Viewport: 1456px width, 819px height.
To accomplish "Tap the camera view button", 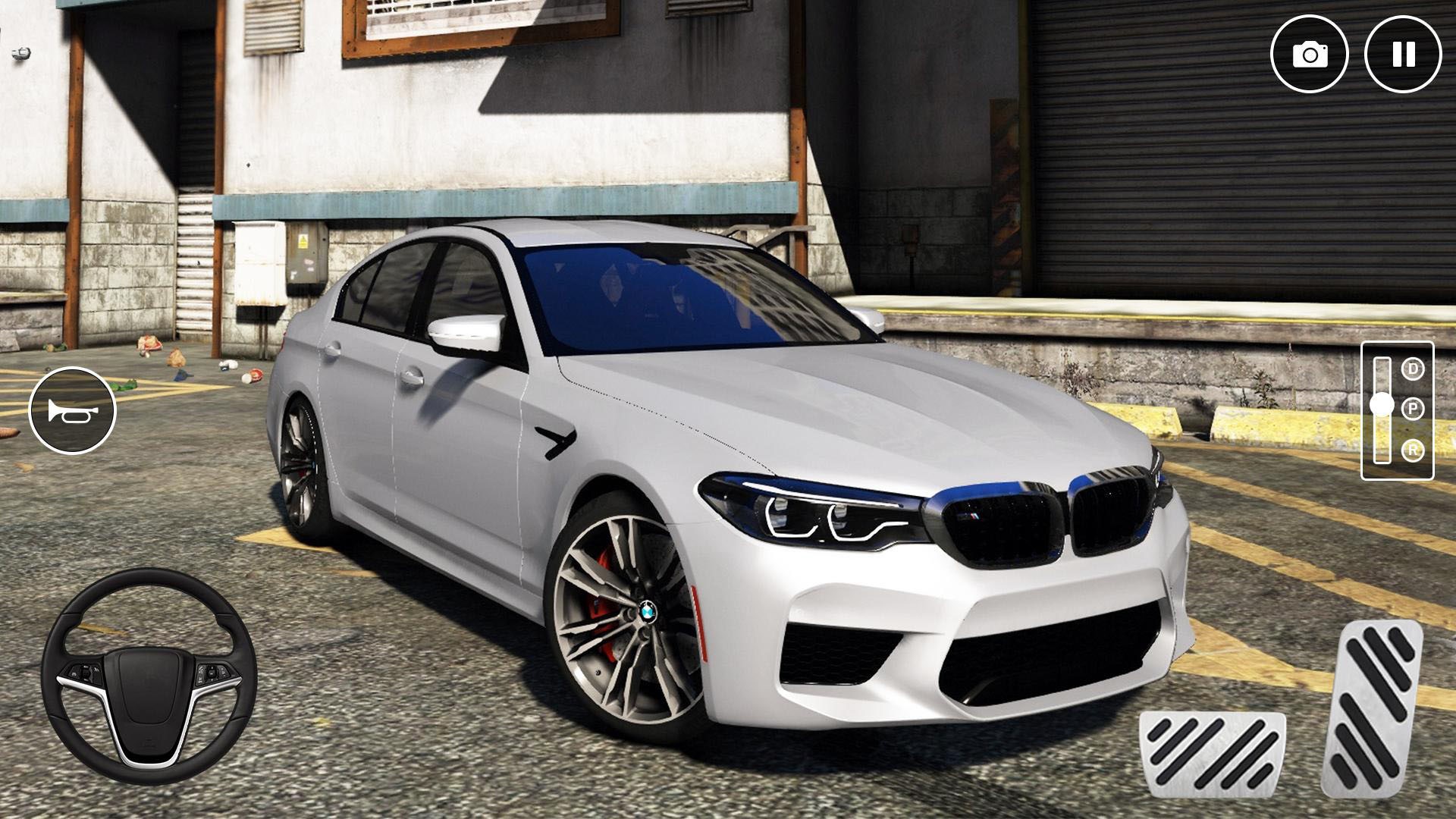I will point(1310,55).
